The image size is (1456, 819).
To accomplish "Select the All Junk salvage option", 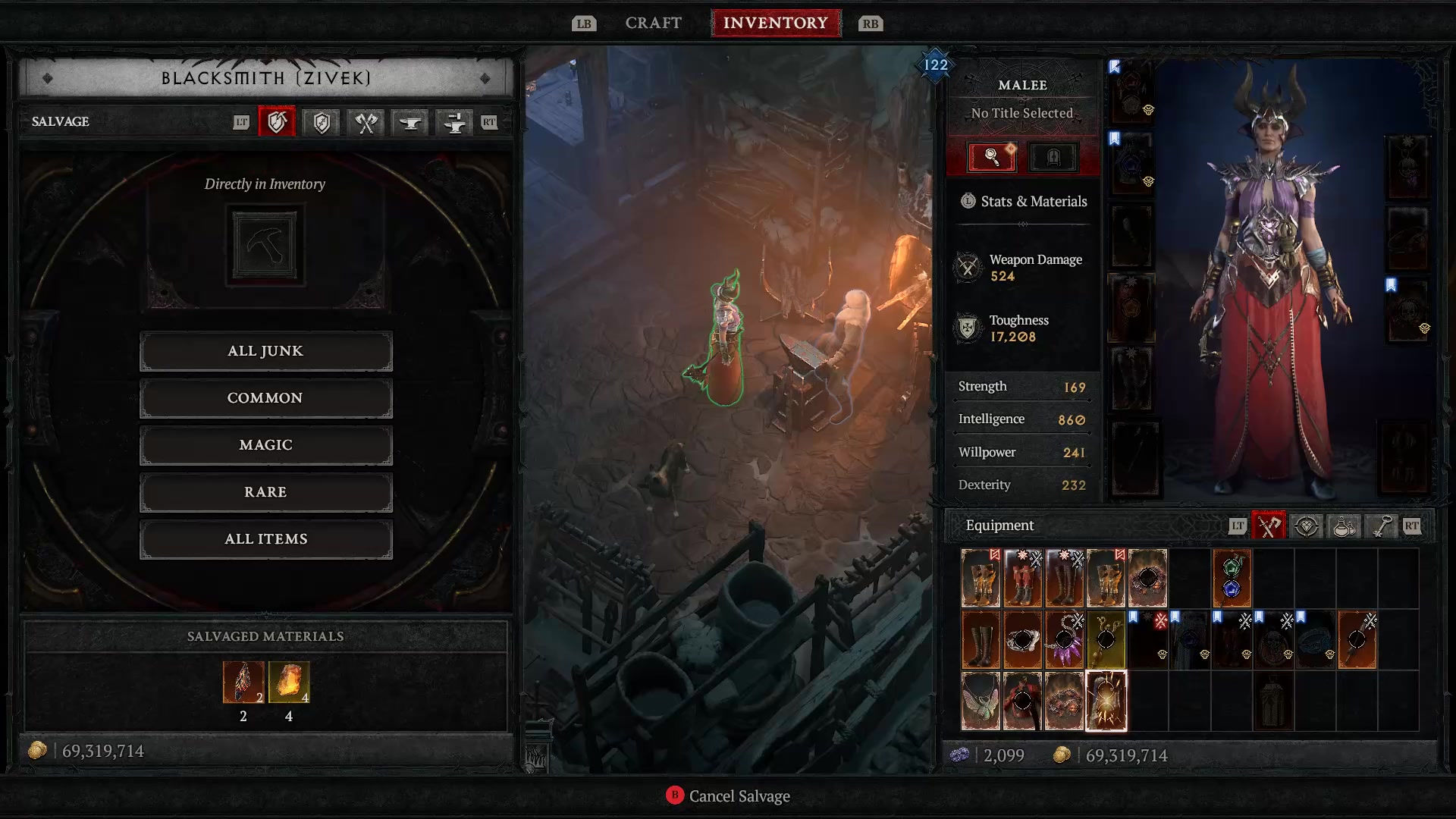I will point(265,350).
